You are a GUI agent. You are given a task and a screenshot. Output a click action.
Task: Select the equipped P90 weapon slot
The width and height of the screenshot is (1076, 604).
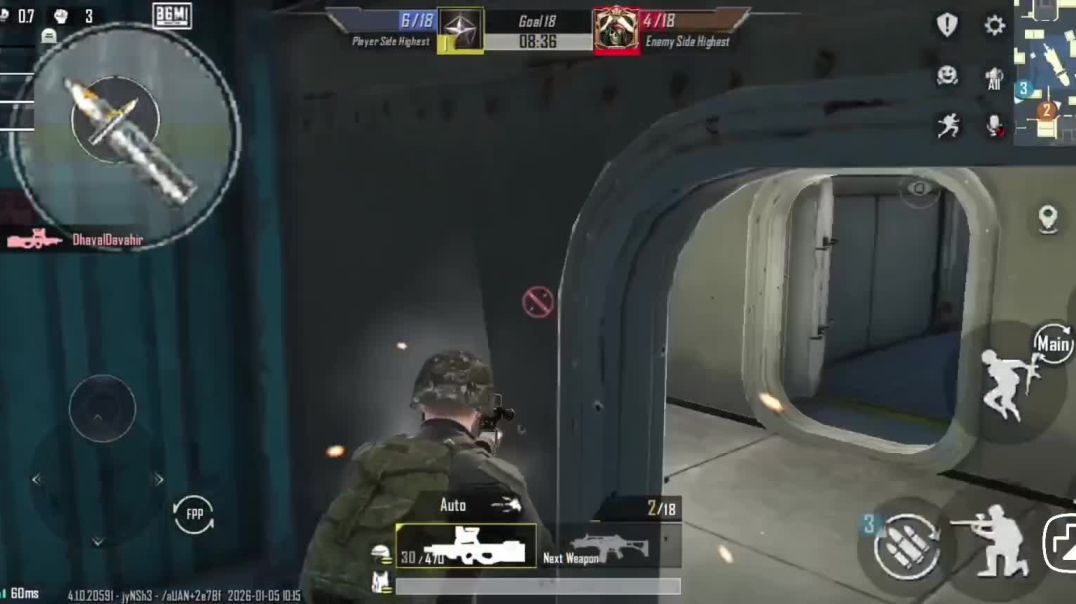(466, 546)
